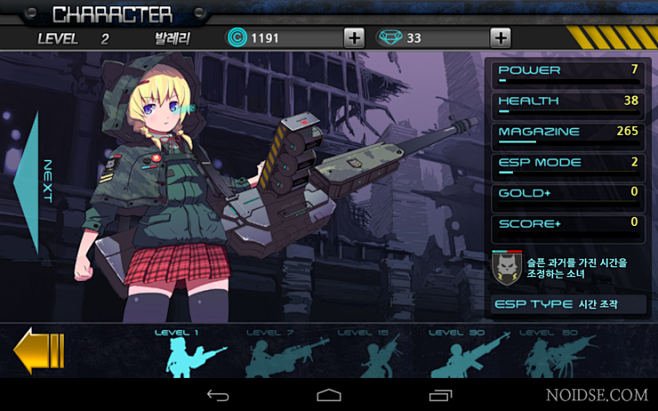Buy more gems with the plus button
658x411 pixels.
[x=500, y=38]
